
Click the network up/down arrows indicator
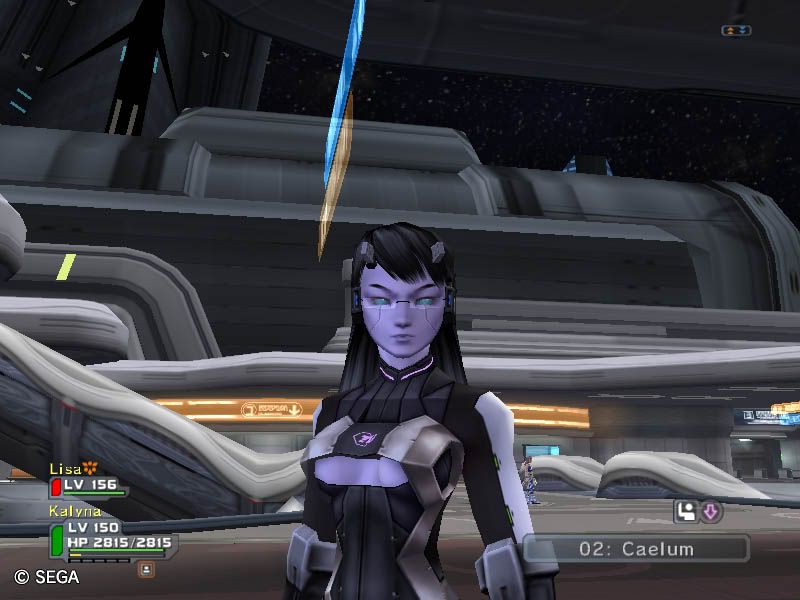(x=736, y=31)
